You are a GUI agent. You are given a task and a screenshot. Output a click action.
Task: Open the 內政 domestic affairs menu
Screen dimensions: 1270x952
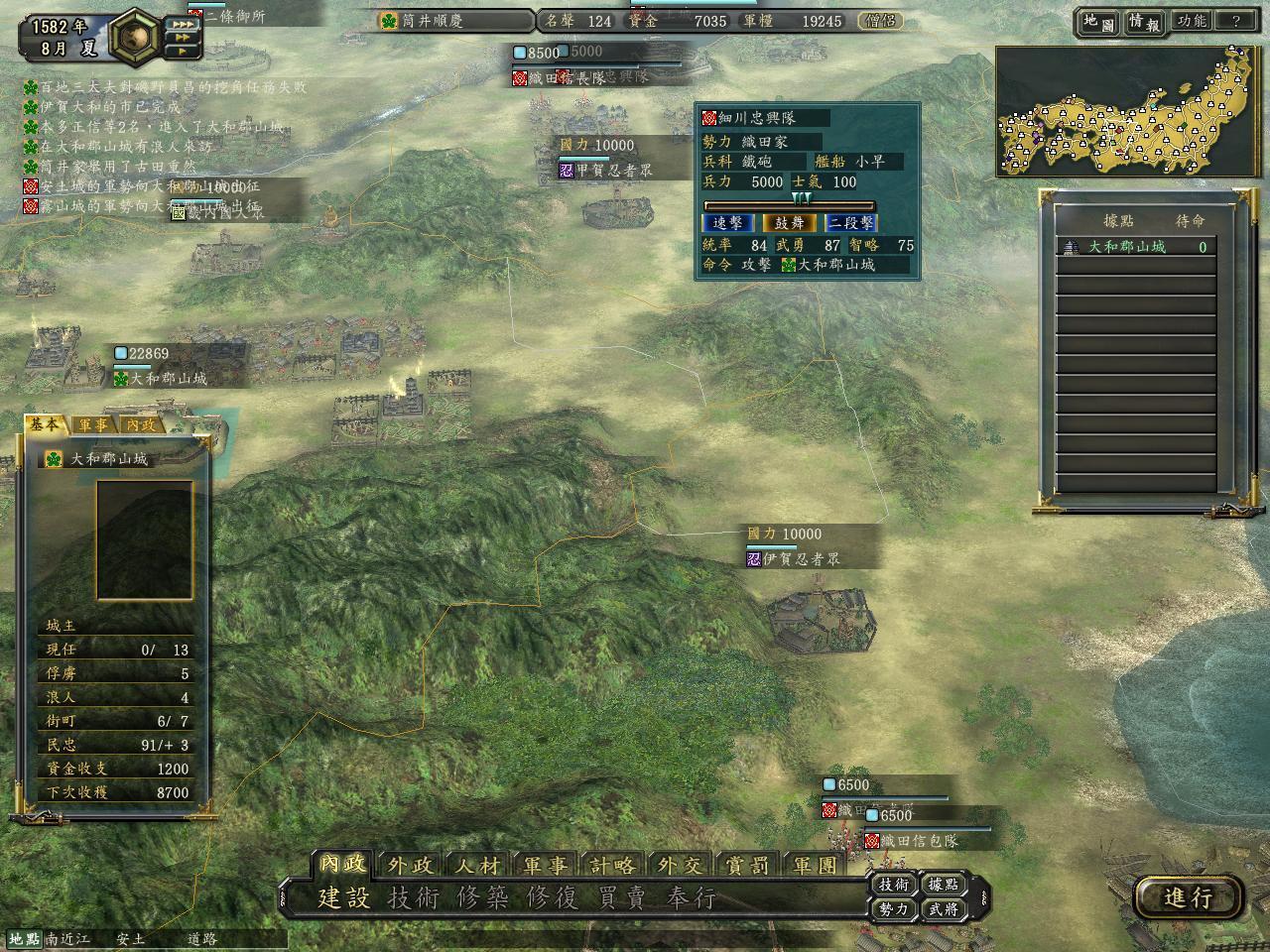coord(342,865)
